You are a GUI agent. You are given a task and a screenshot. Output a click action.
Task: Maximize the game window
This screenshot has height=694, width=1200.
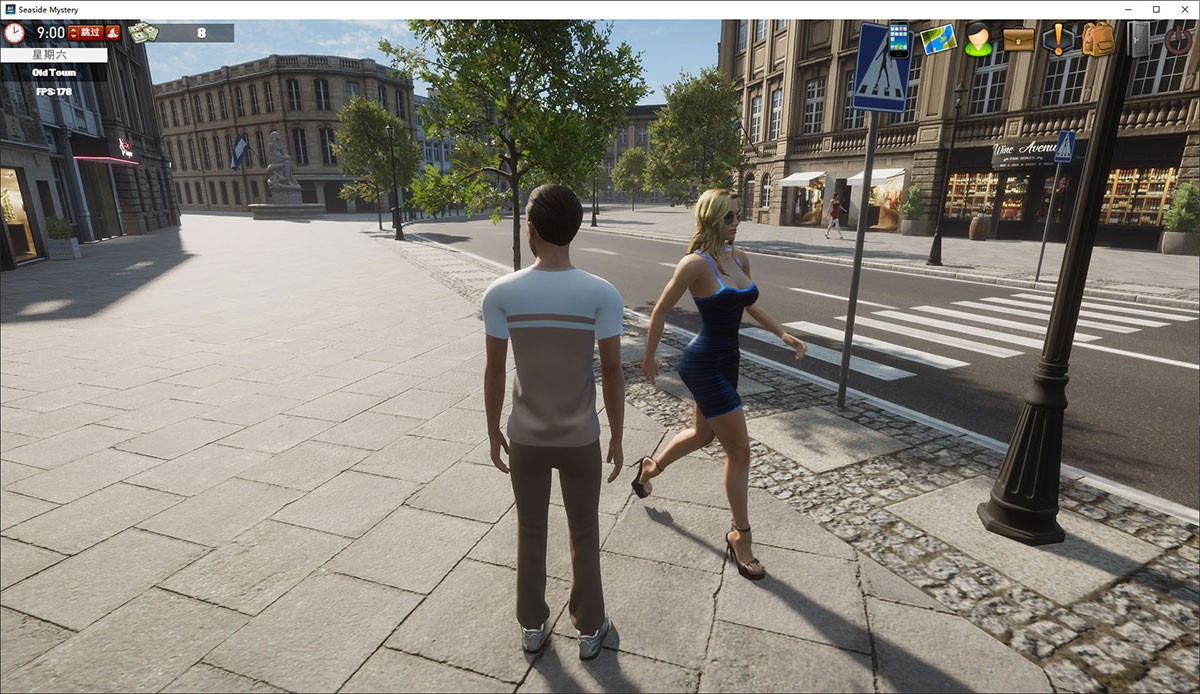click(x=1156, y=9)
